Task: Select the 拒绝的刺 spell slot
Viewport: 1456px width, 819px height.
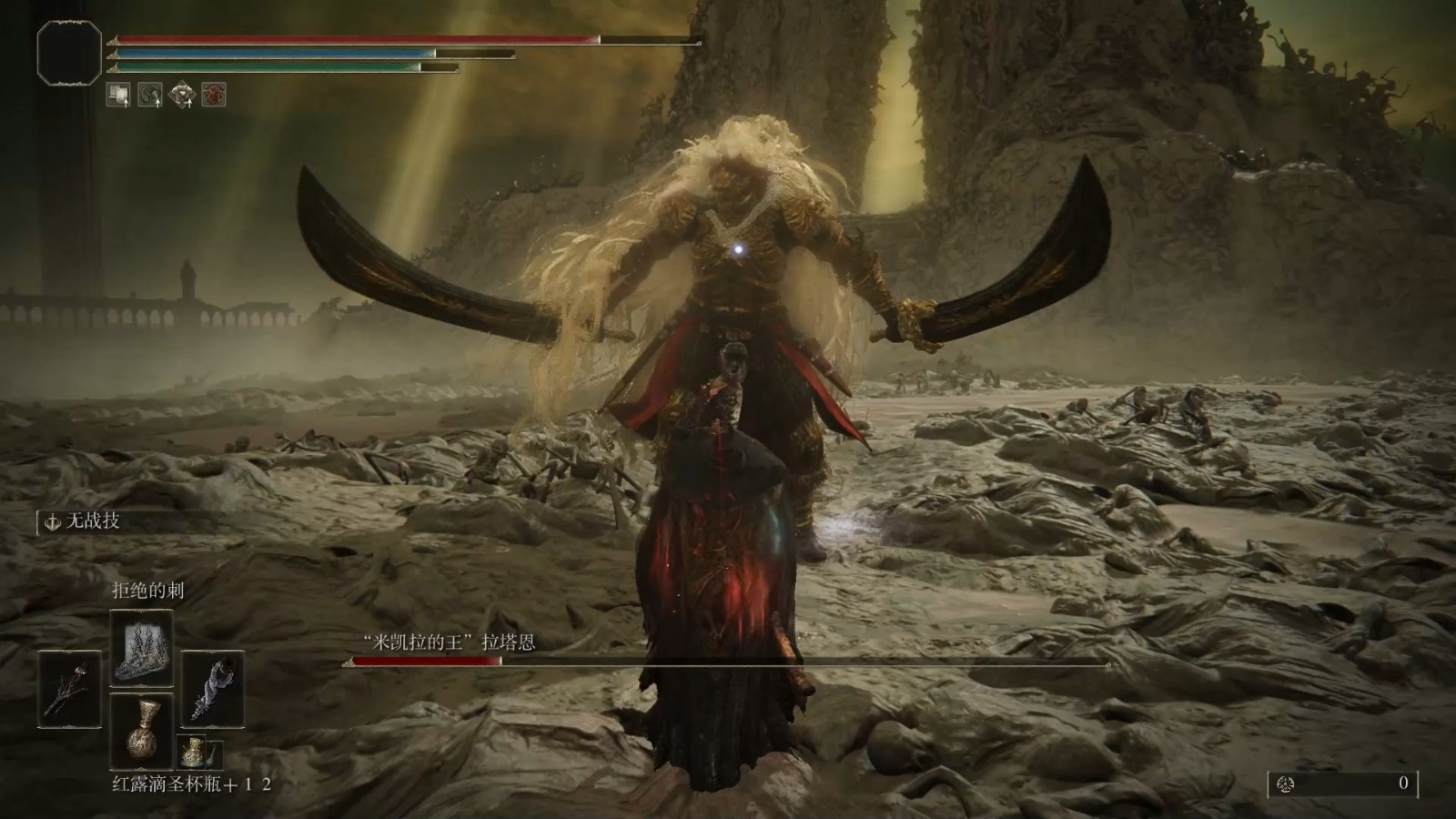Action: coord(141,648)
